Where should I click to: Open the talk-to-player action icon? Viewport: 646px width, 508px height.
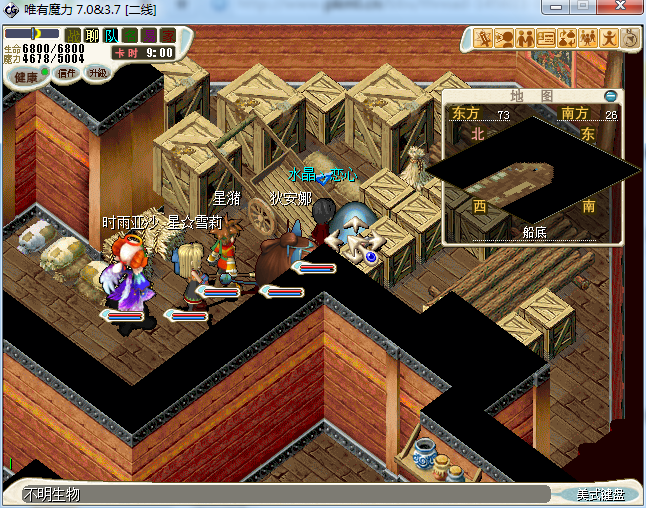504,38
